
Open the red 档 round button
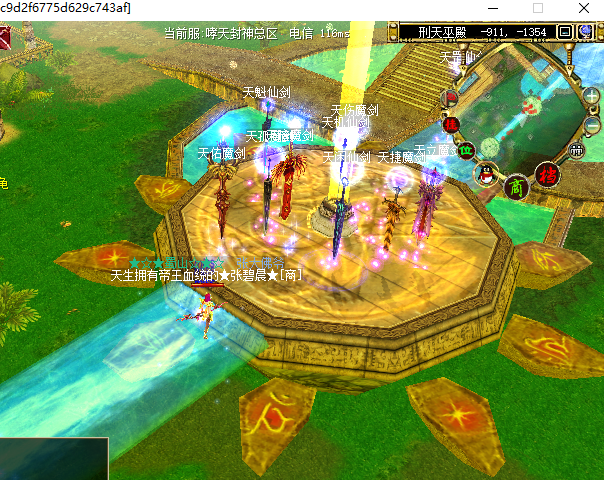click(x=547, y=174)
